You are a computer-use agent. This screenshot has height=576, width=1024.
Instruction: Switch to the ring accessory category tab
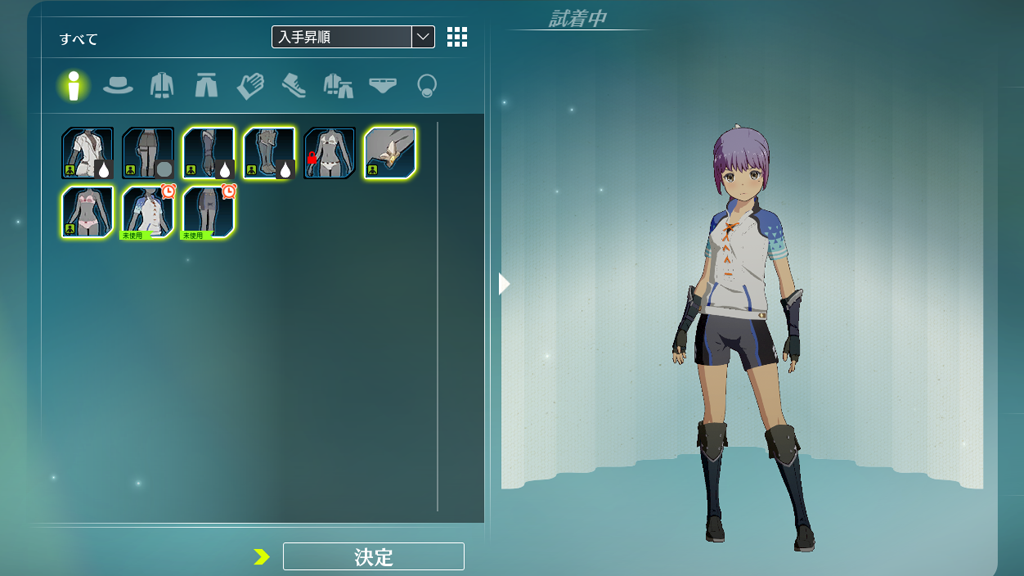tap(426, 86)
